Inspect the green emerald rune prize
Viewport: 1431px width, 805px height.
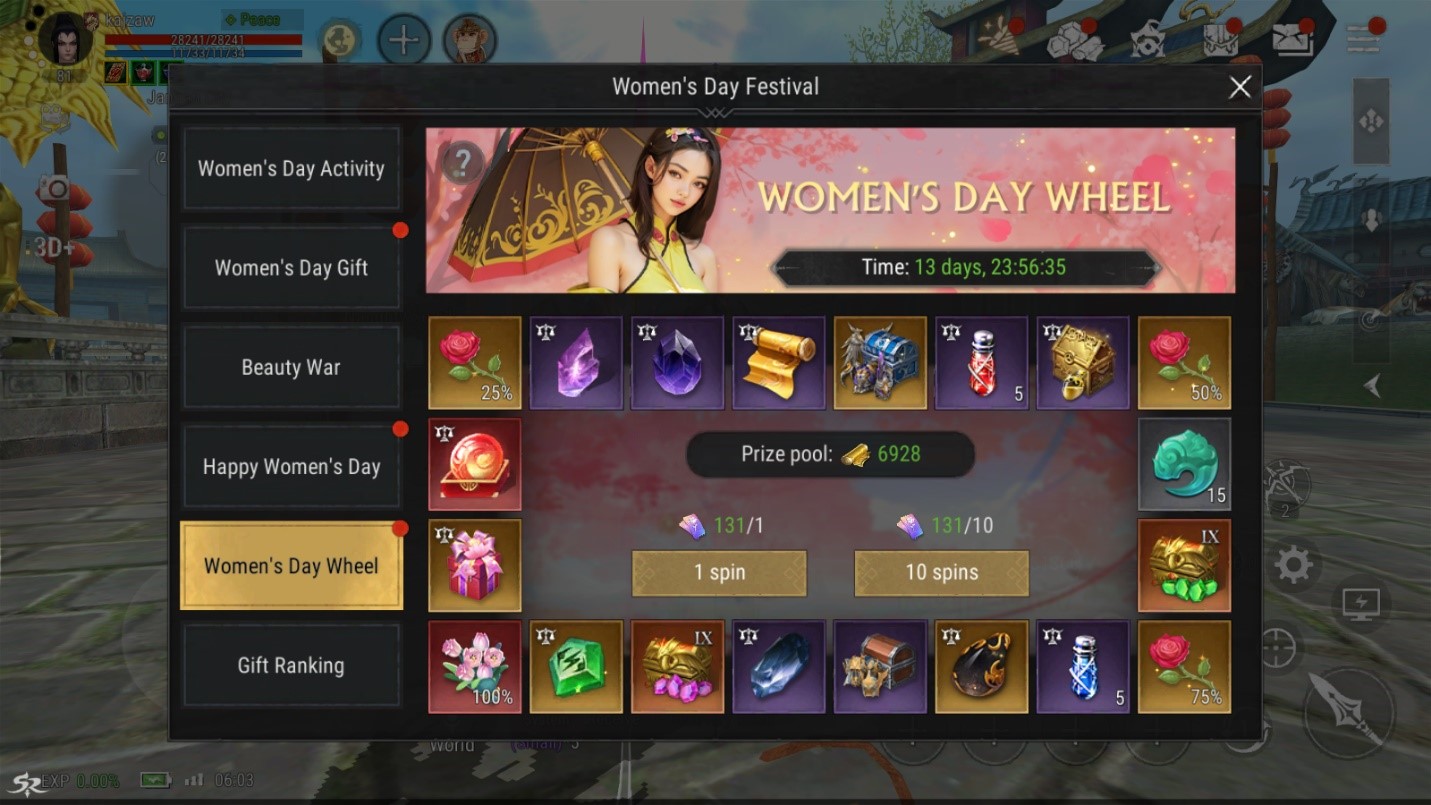576,666
